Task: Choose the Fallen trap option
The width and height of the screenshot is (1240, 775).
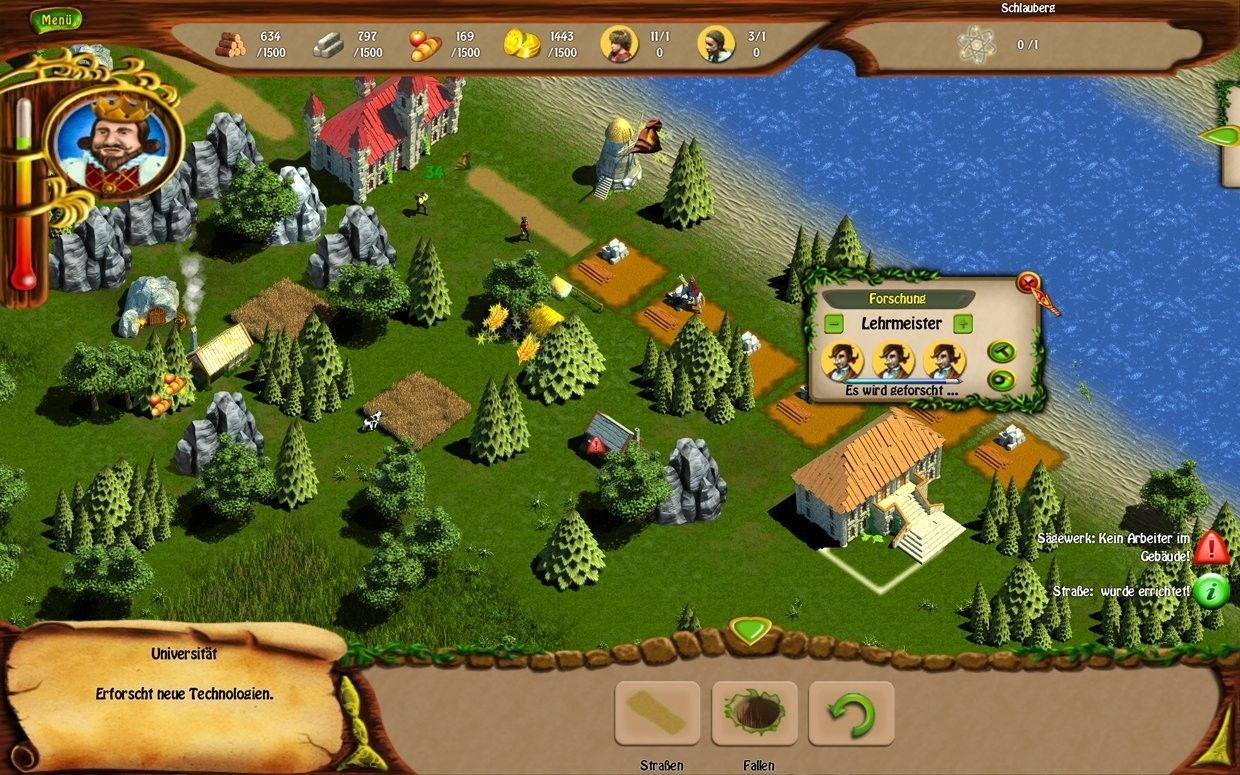Action: pos(754,713)
